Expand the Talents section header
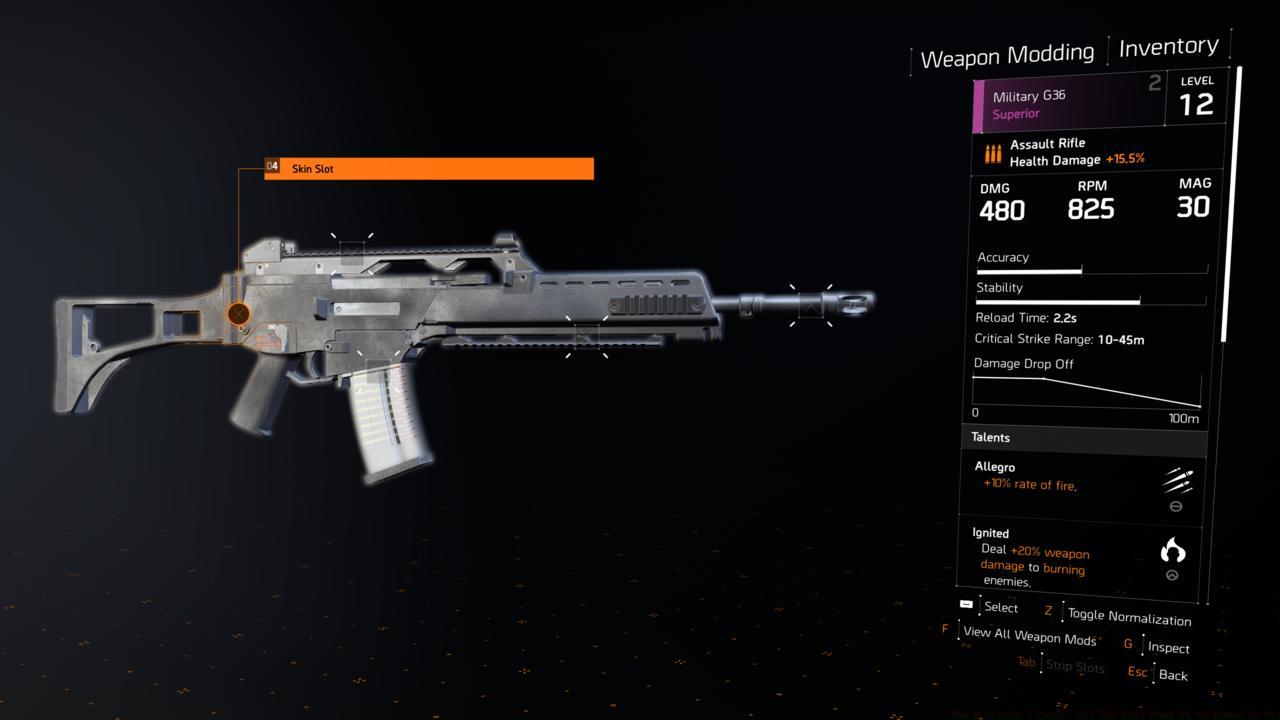Image resolution: width=1280 pixels, height=720 pixels. [x=991, y=437]
